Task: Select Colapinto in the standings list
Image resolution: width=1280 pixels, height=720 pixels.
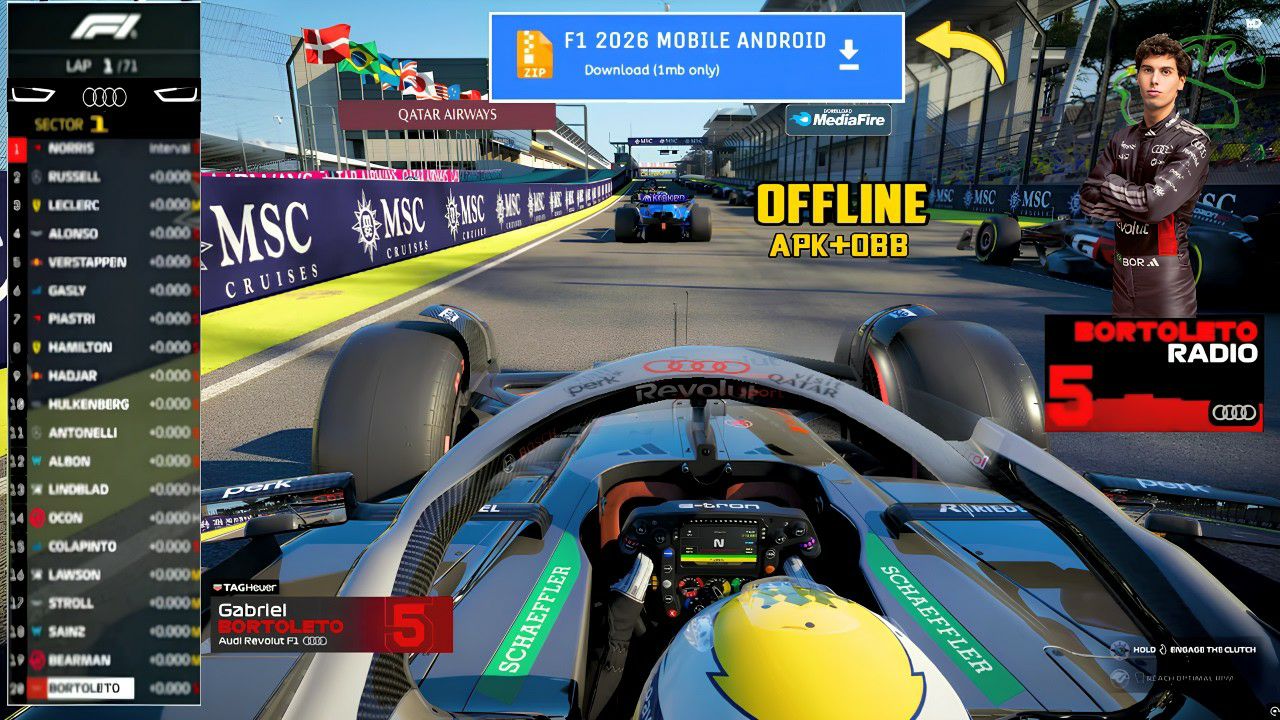Action: coord(100,546)
